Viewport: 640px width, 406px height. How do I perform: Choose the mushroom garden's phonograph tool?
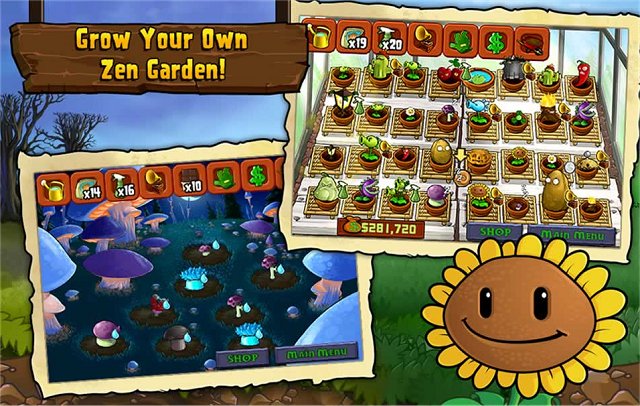point(156,182)
